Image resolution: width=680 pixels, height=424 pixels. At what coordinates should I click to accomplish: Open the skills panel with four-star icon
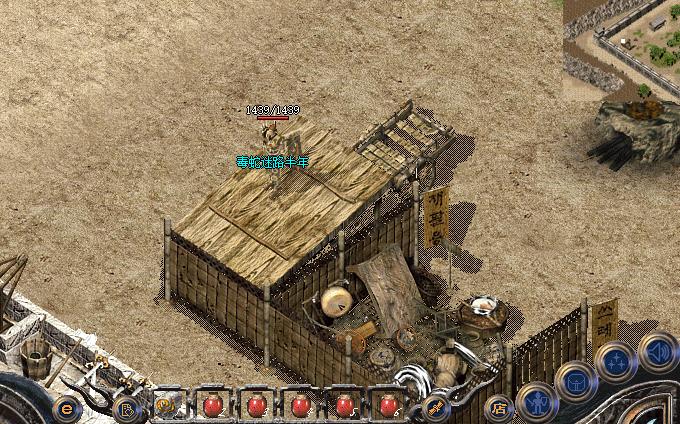pos(614,360)
